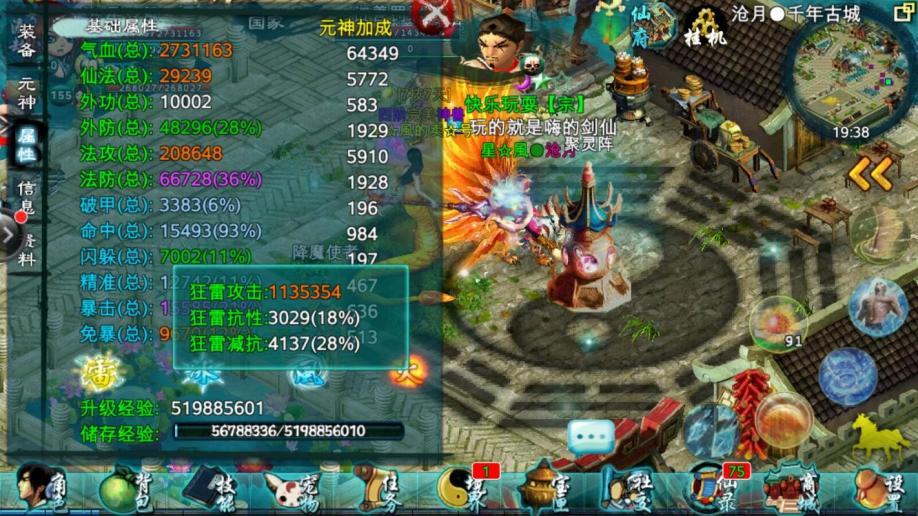
Task: Select the 属性 attributes tab
Action: (27, 143)
